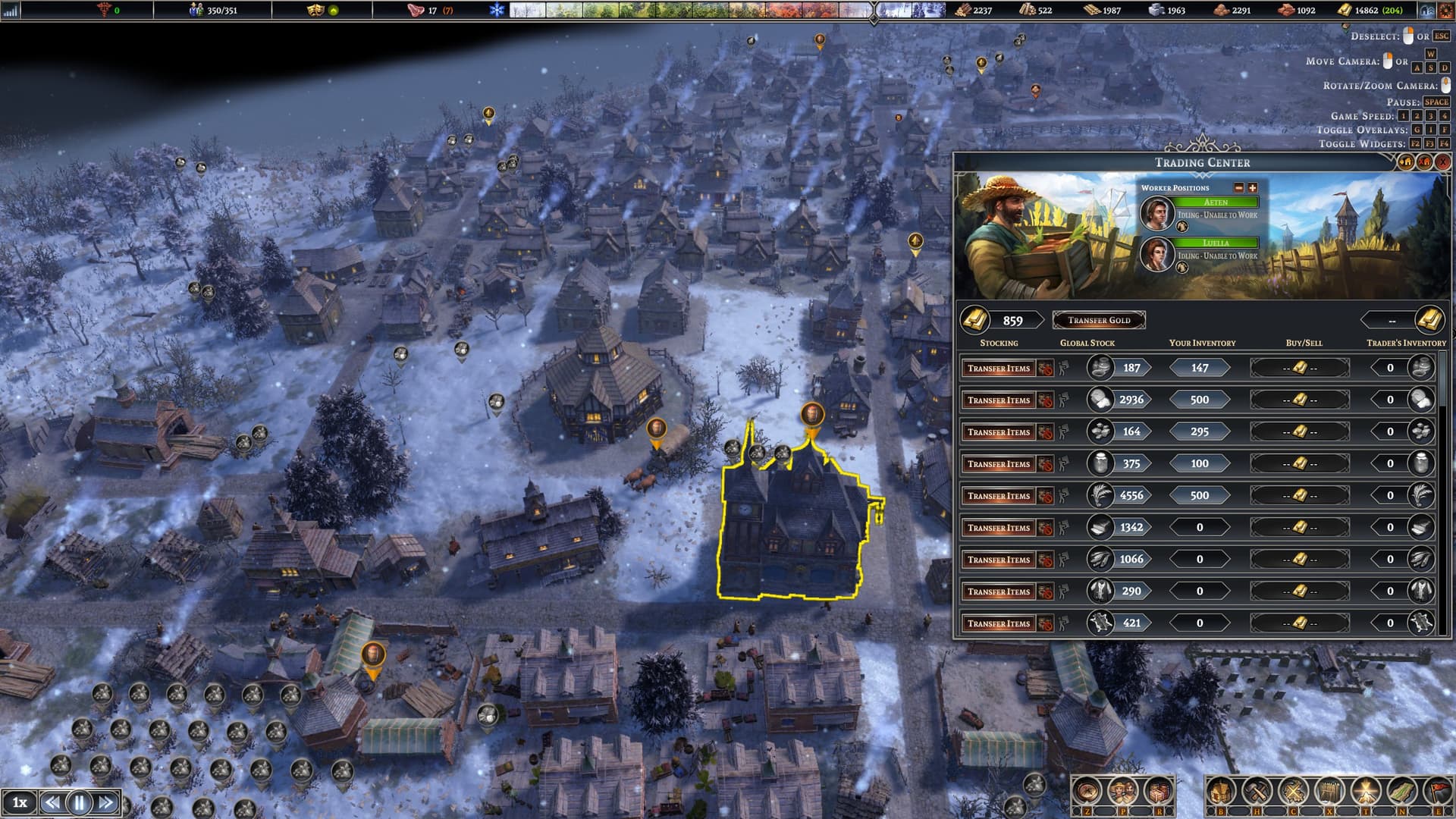Pause the game with the pause button

click(x=80, y=802)
